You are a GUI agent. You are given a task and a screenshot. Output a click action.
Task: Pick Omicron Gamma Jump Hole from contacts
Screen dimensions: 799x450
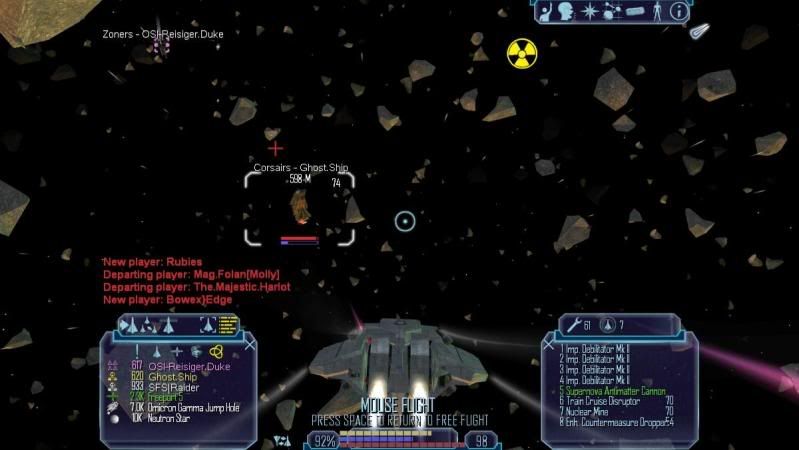tap(190, 406)
